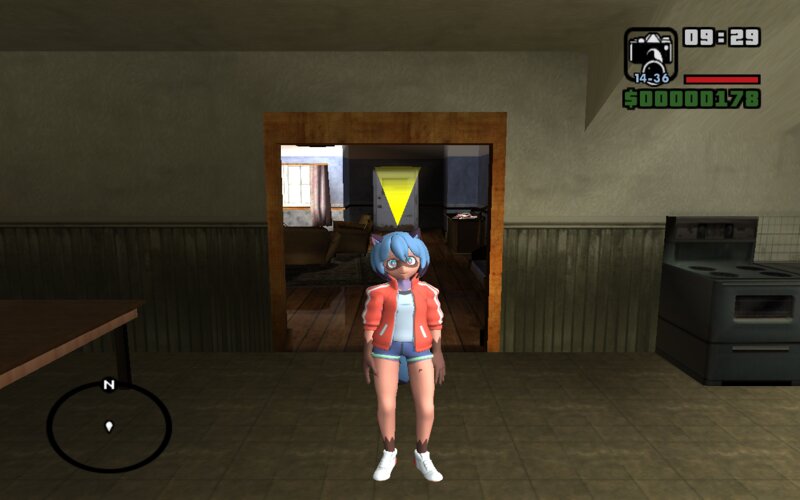Open the circular radar minimap
800x500 pixels.
pos(109,427)
